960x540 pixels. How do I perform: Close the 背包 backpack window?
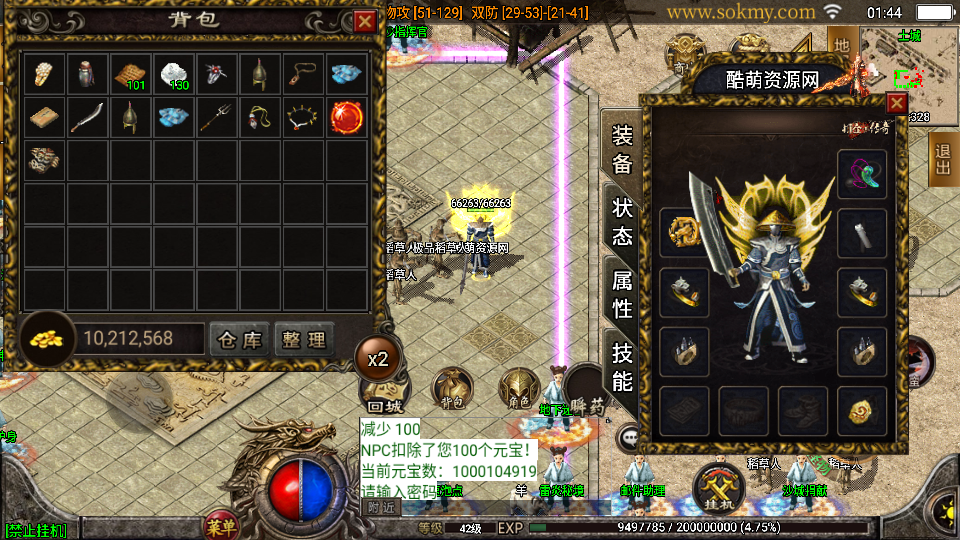(364, 21)
